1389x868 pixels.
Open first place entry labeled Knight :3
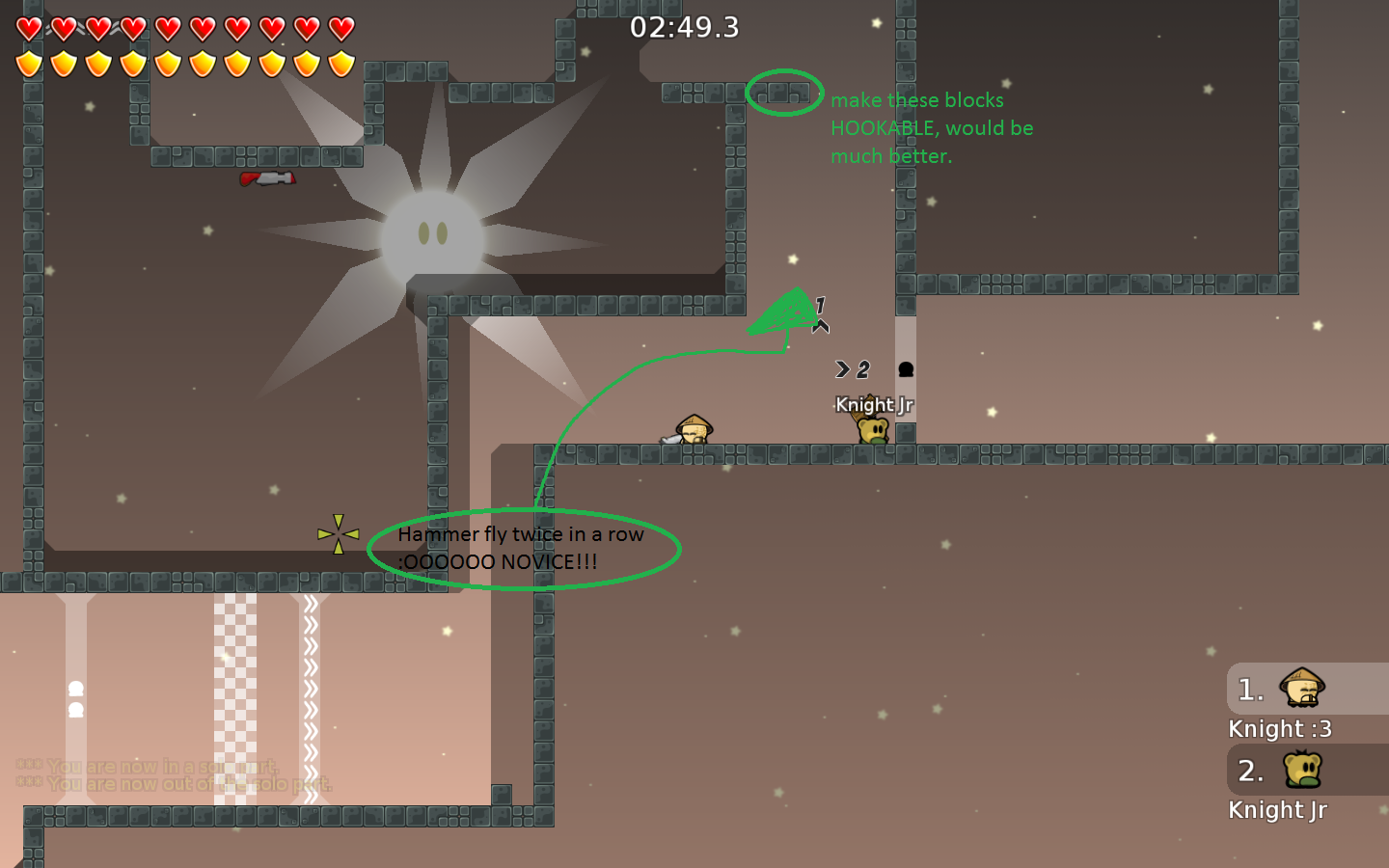point(1280,728)
